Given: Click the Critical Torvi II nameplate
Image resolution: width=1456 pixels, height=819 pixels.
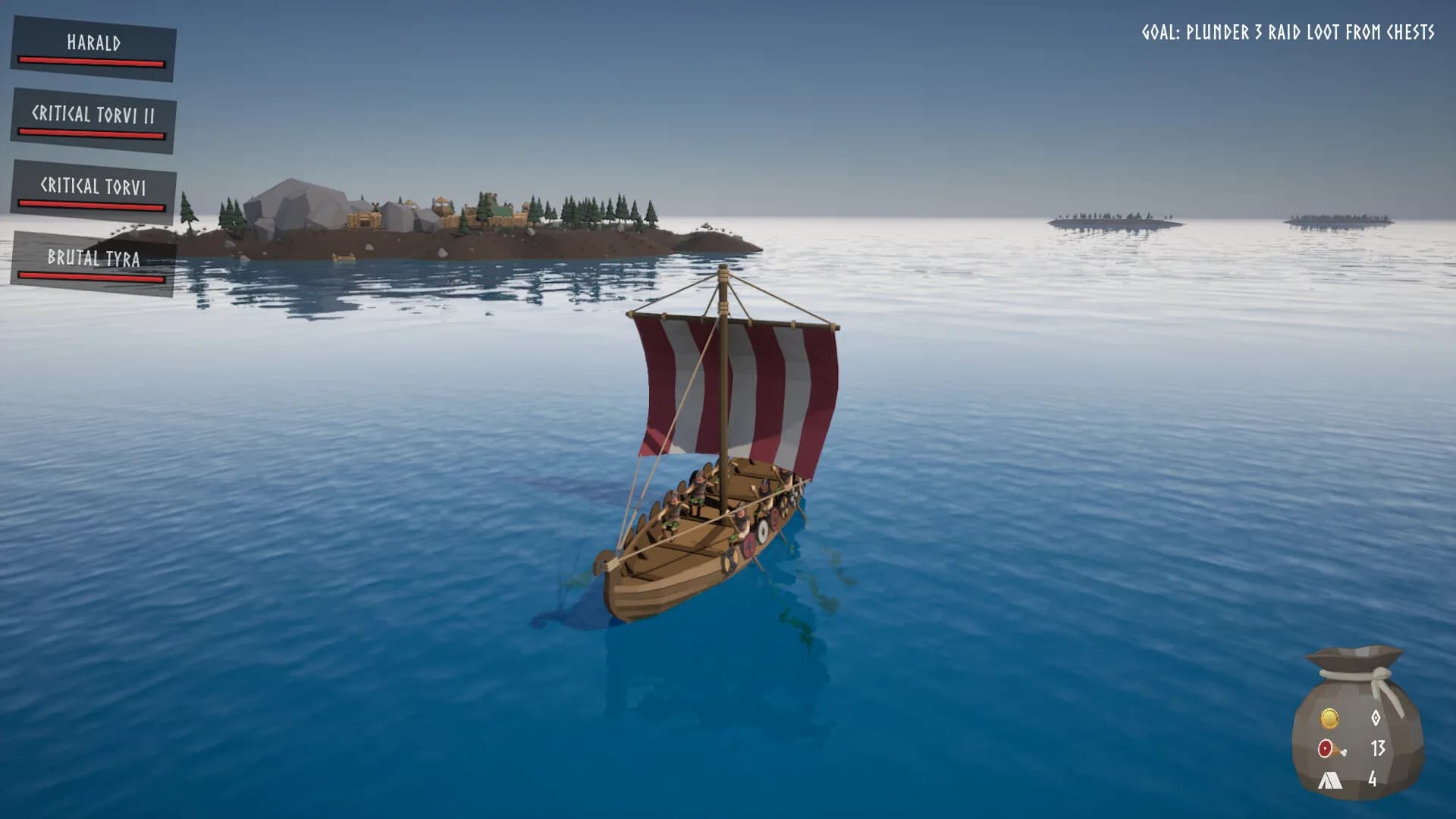Looking at the screenshot, I should point(93,114).
